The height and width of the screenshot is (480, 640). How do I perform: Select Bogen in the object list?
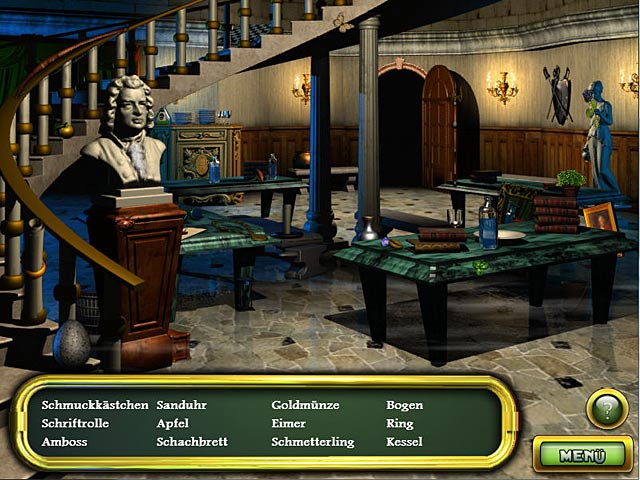(405, 406)
